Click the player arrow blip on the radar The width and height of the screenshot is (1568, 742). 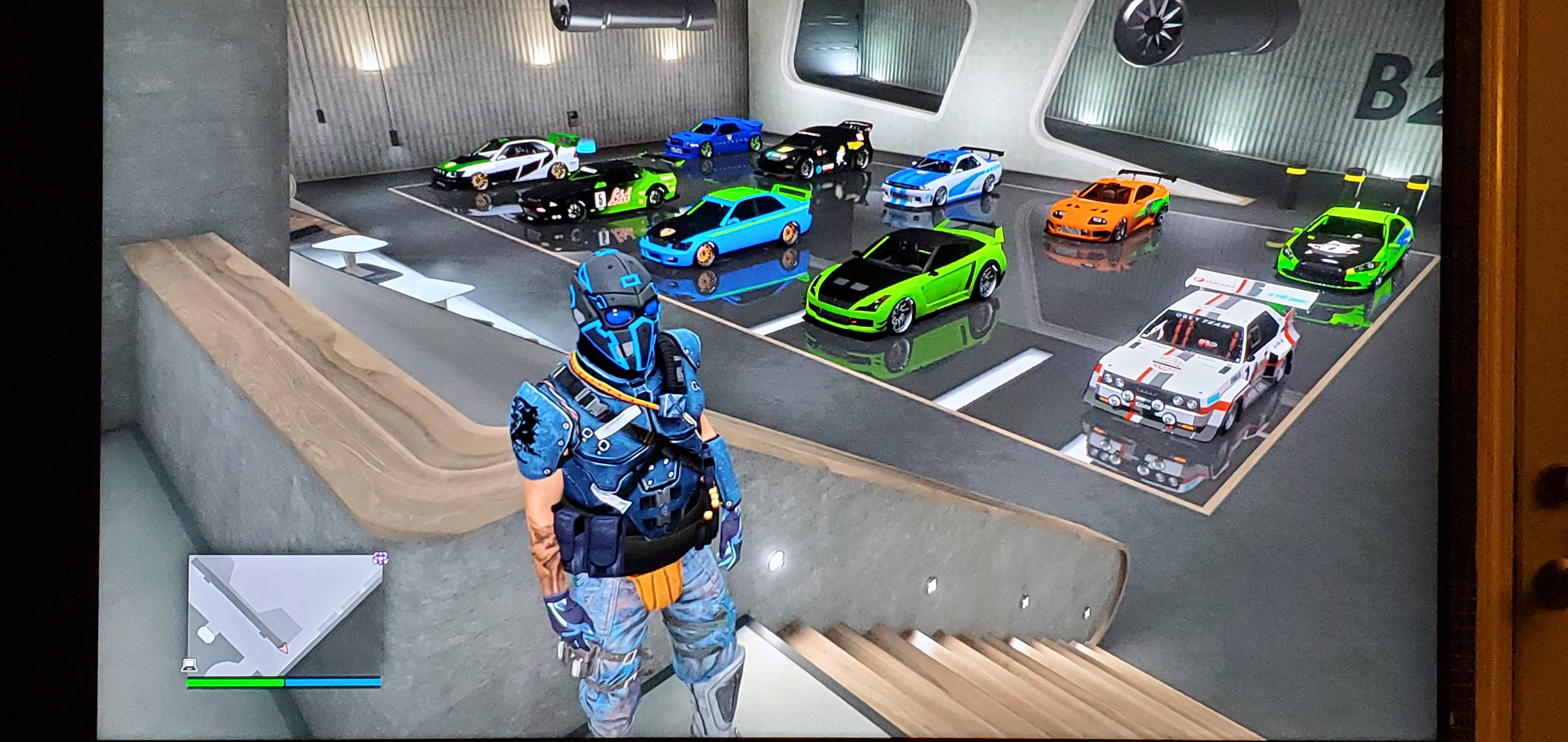283,649
